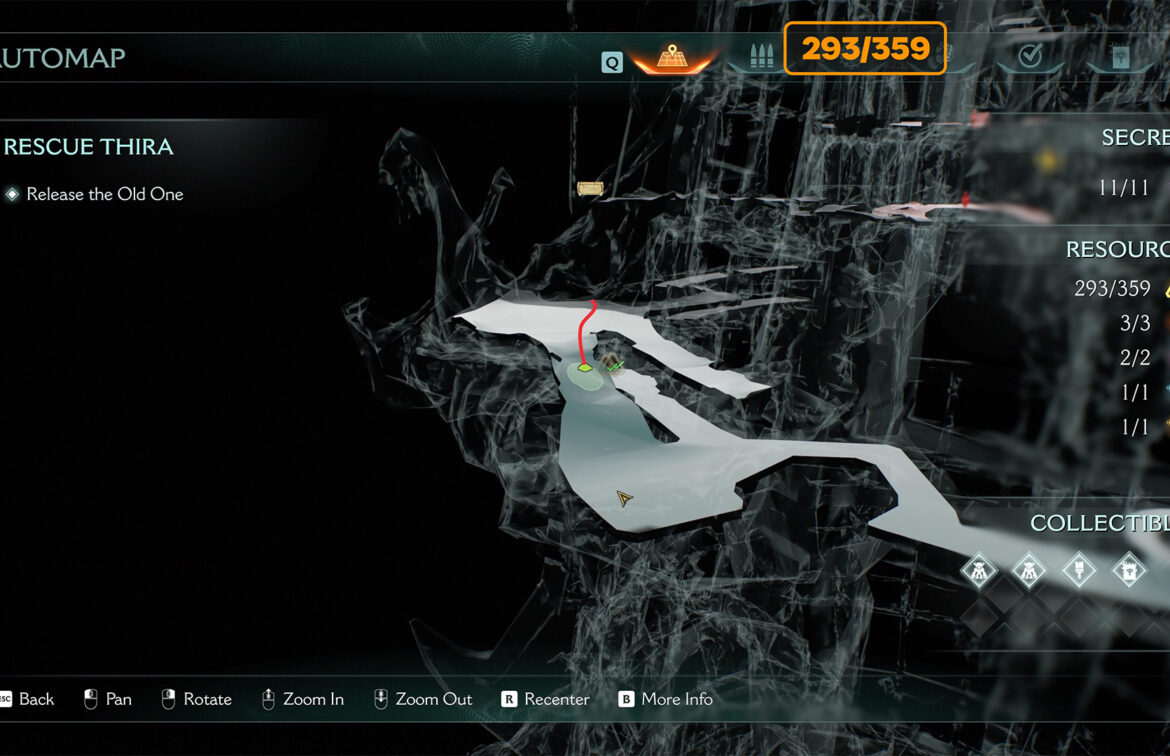Viewport: 1170px width, 756px height.
Task: Select the green objective marker on the map
Action: [585, 368]
